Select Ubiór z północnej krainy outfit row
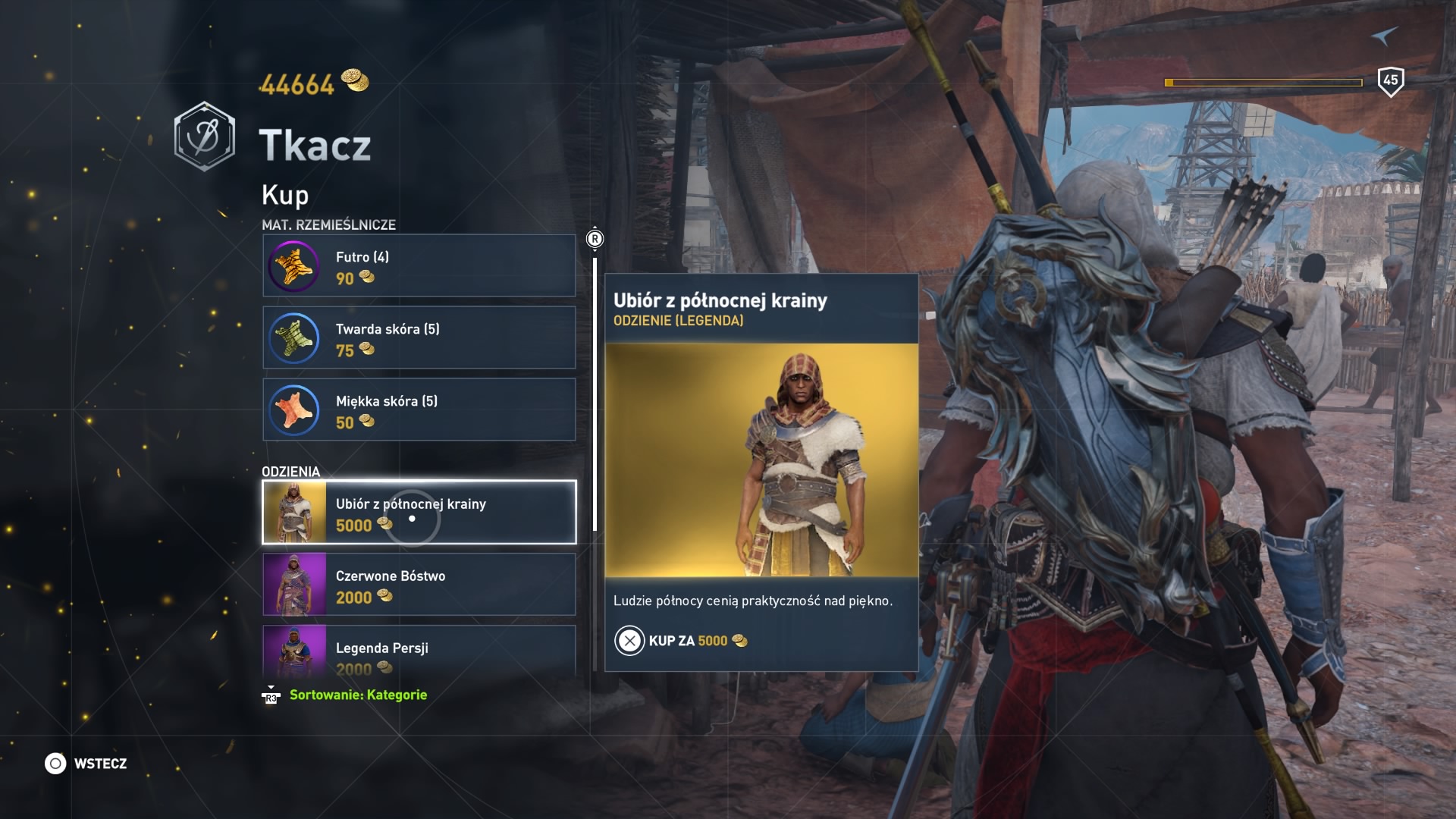The height and width of the screenshot is (819, 1456). 419,512
